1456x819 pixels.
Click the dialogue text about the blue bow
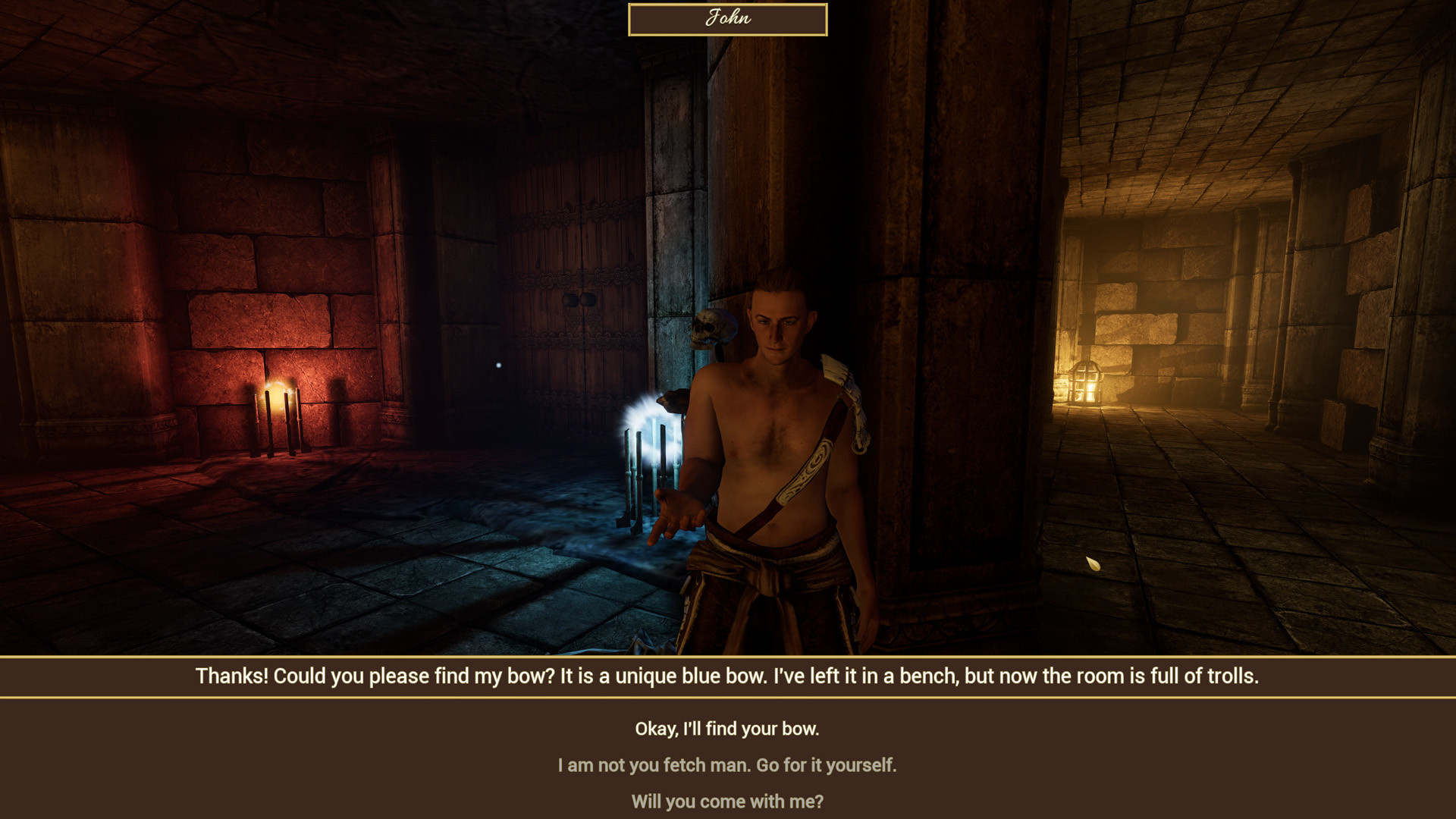[x=727, y=676]
